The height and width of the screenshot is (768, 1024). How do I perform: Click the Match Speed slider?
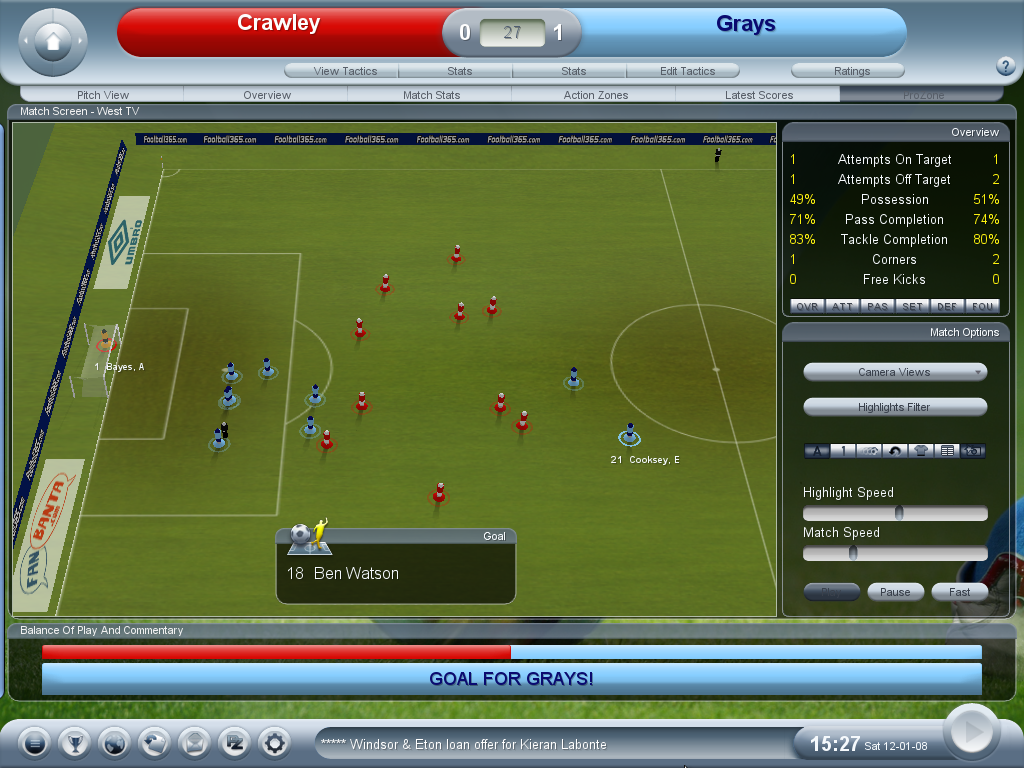(x=895, y=553)
